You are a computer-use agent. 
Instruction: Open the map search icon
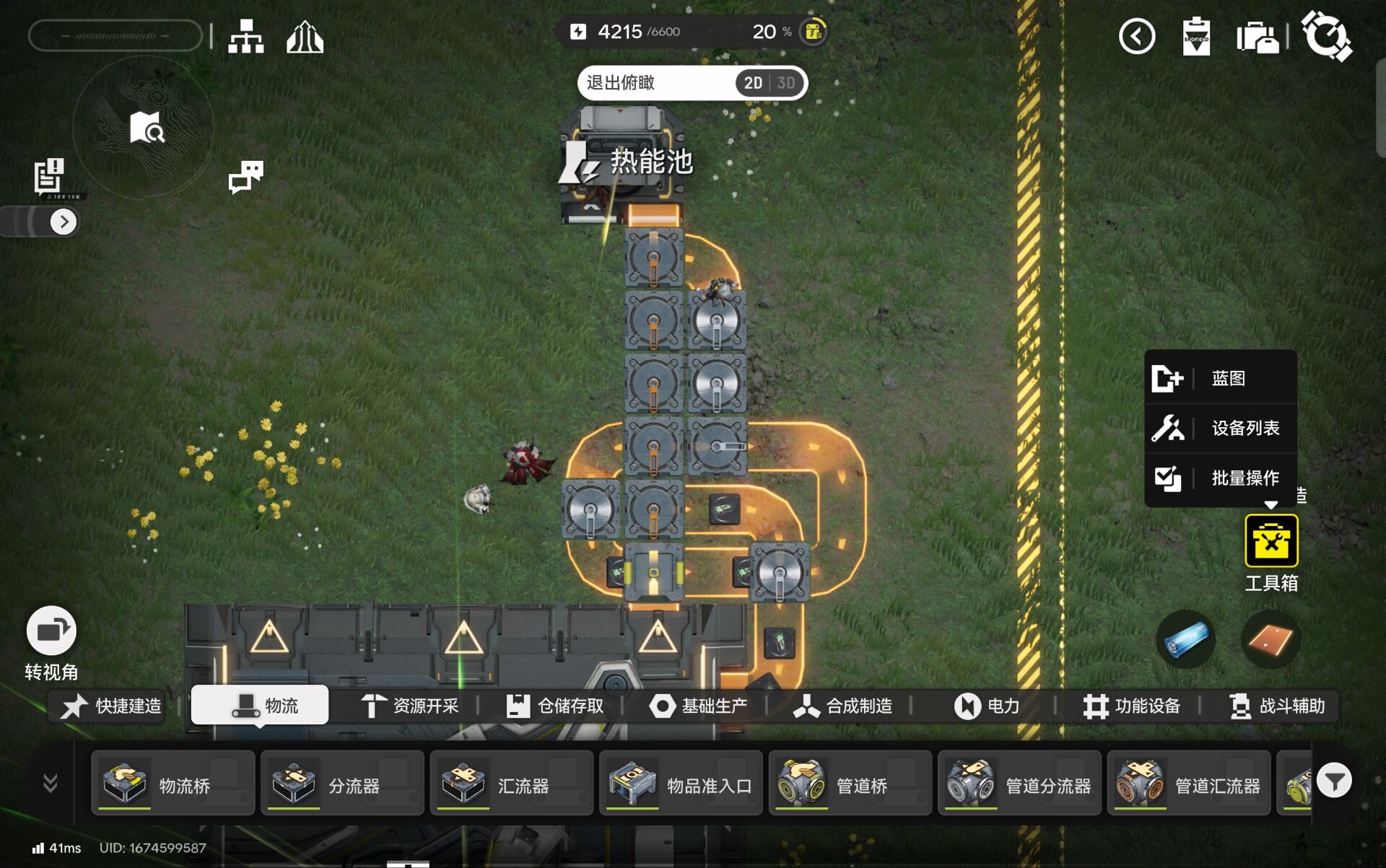(x=147, y=128)
